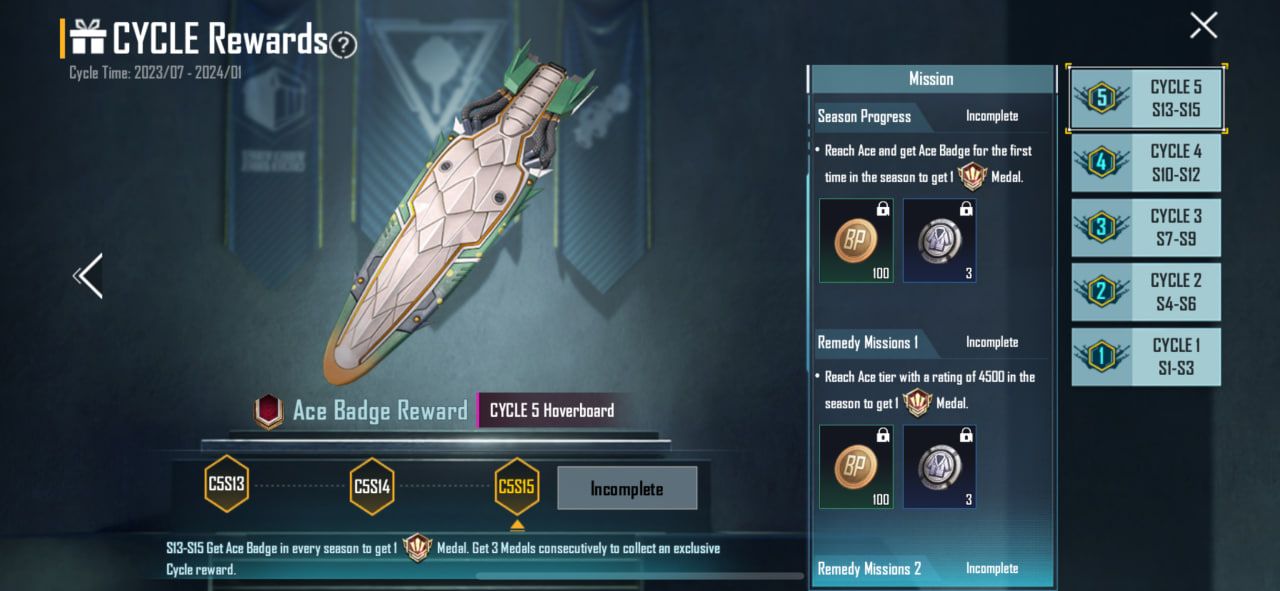Open the Cycle Rewards help question mark
1280x591 pixels.
click(343, 44)
